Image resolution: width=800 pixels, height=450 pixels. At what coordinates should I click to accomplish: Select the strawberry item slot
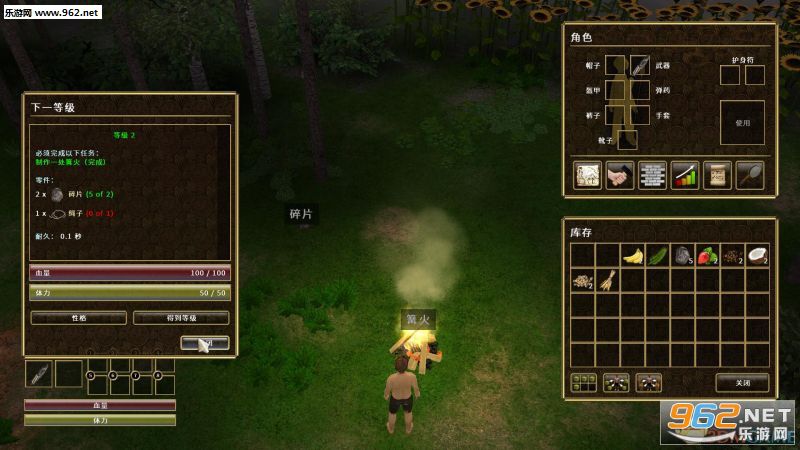coord(707,255)
